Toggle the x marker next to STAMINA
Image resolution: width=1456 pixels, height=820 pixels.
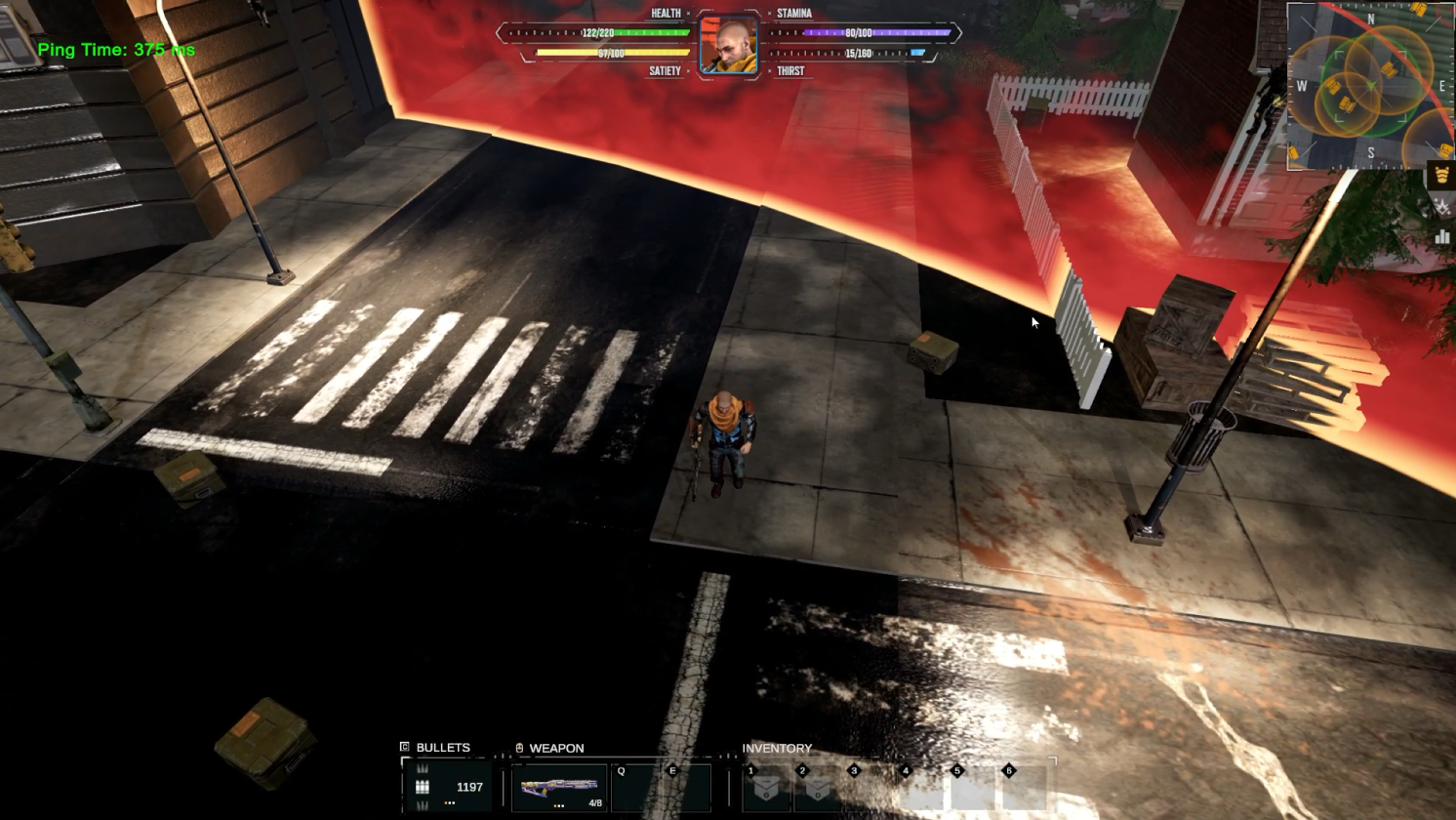(x=769, y=13)
